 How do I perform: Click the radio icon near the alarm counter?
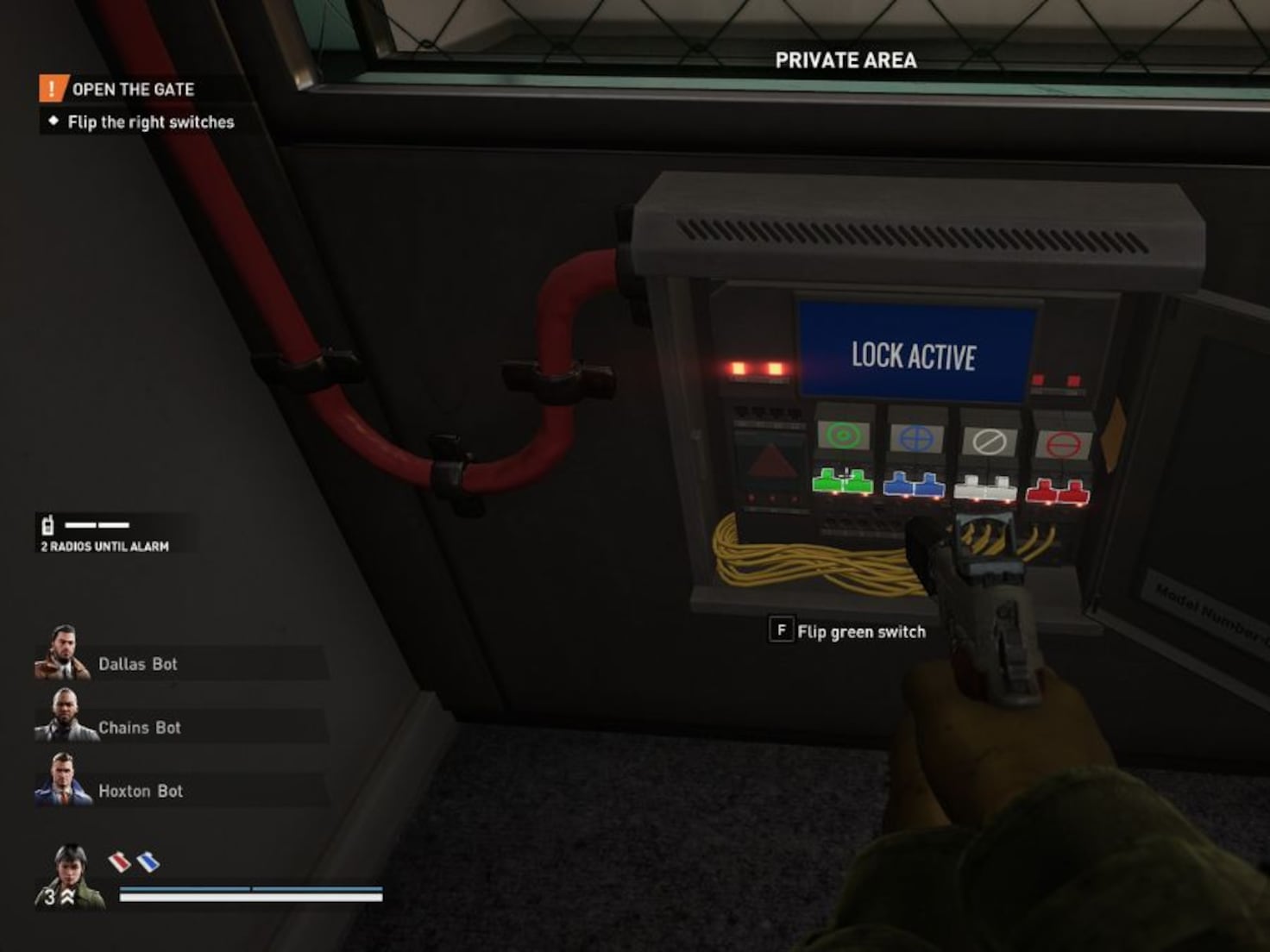pyautogui.click(x=49, y=524)
